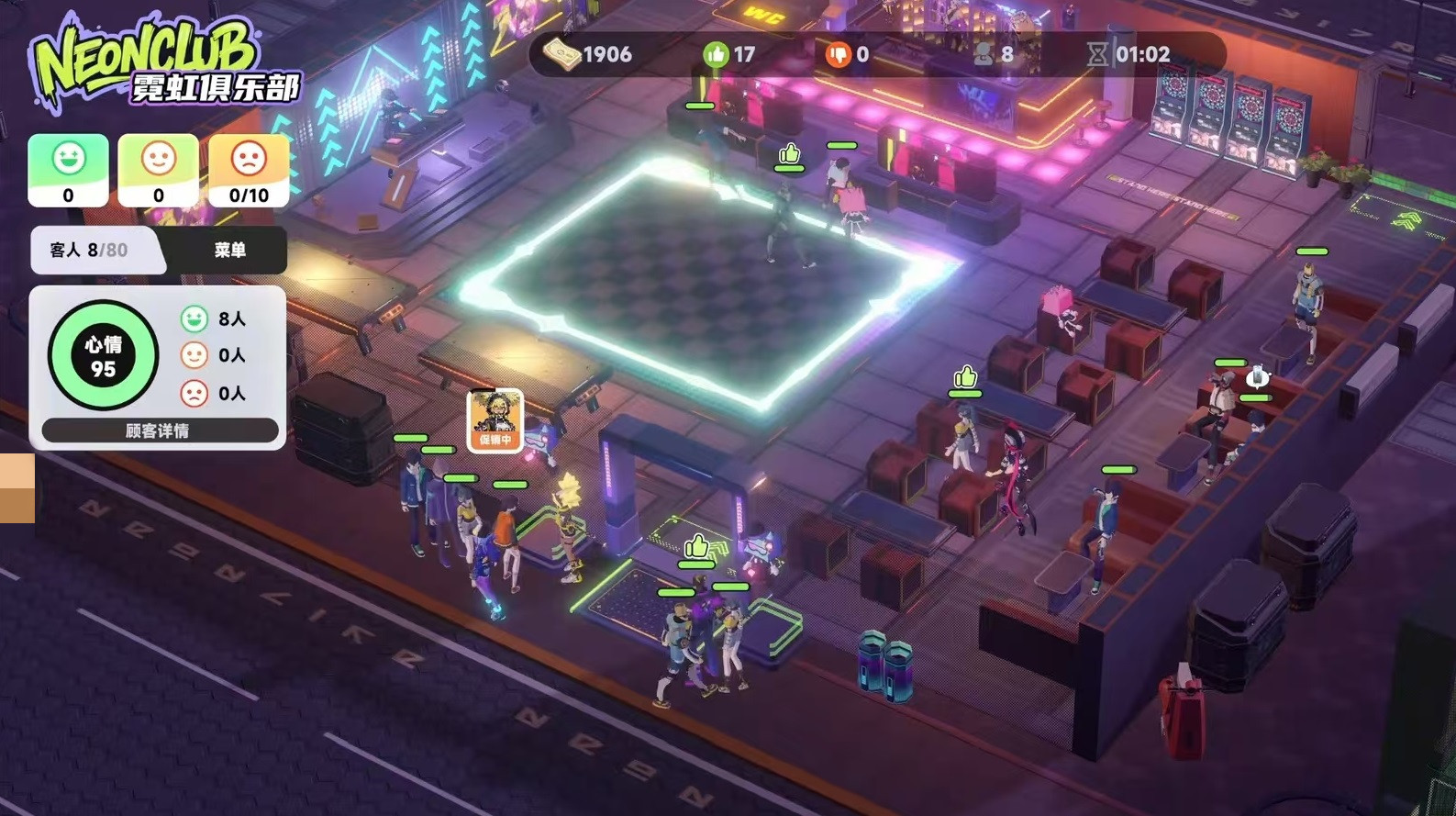Click the orange sad face 0/10 card
This screenshot has width=1456, height=816.
click(x=249, y=170)
